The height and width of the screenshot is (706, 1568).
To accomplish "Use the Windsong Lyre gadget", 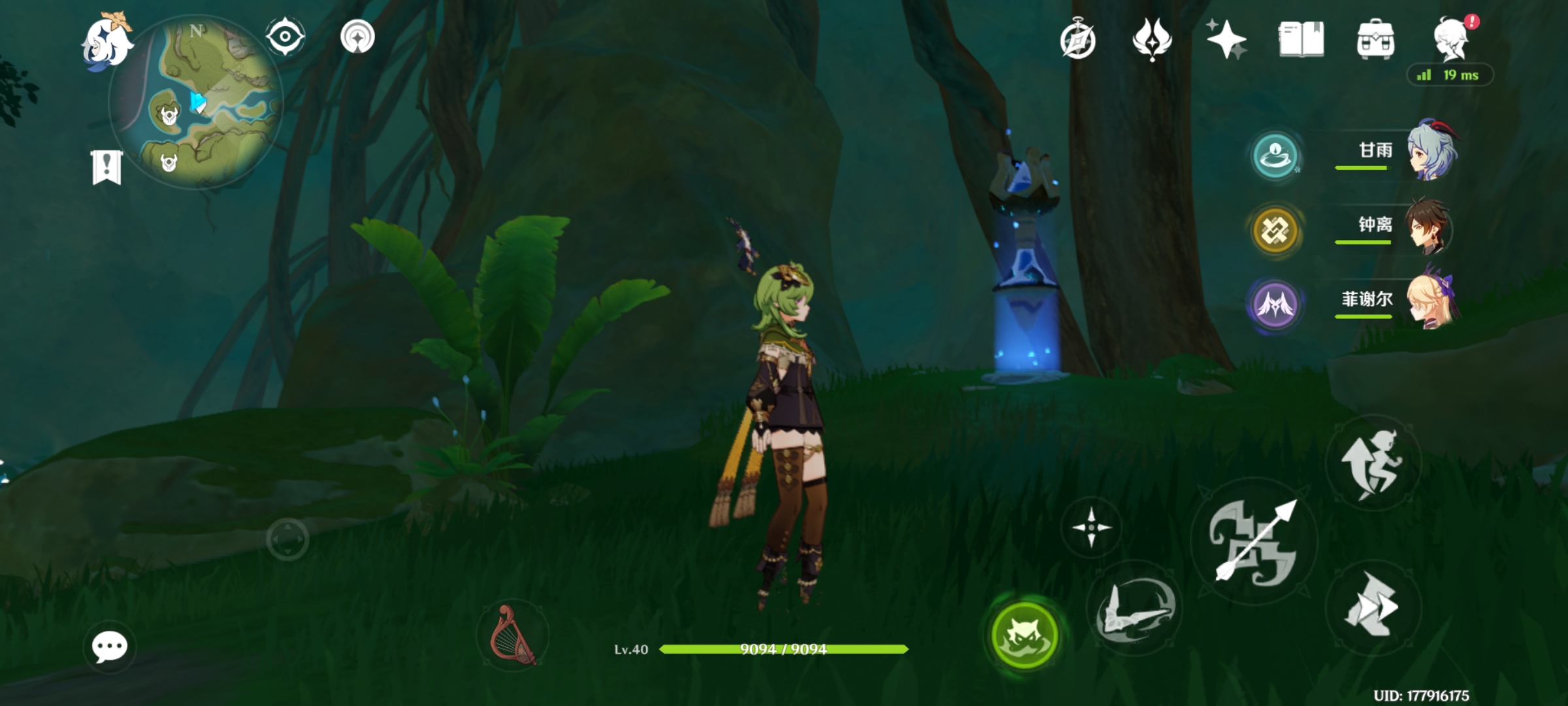I will (513, 635).
